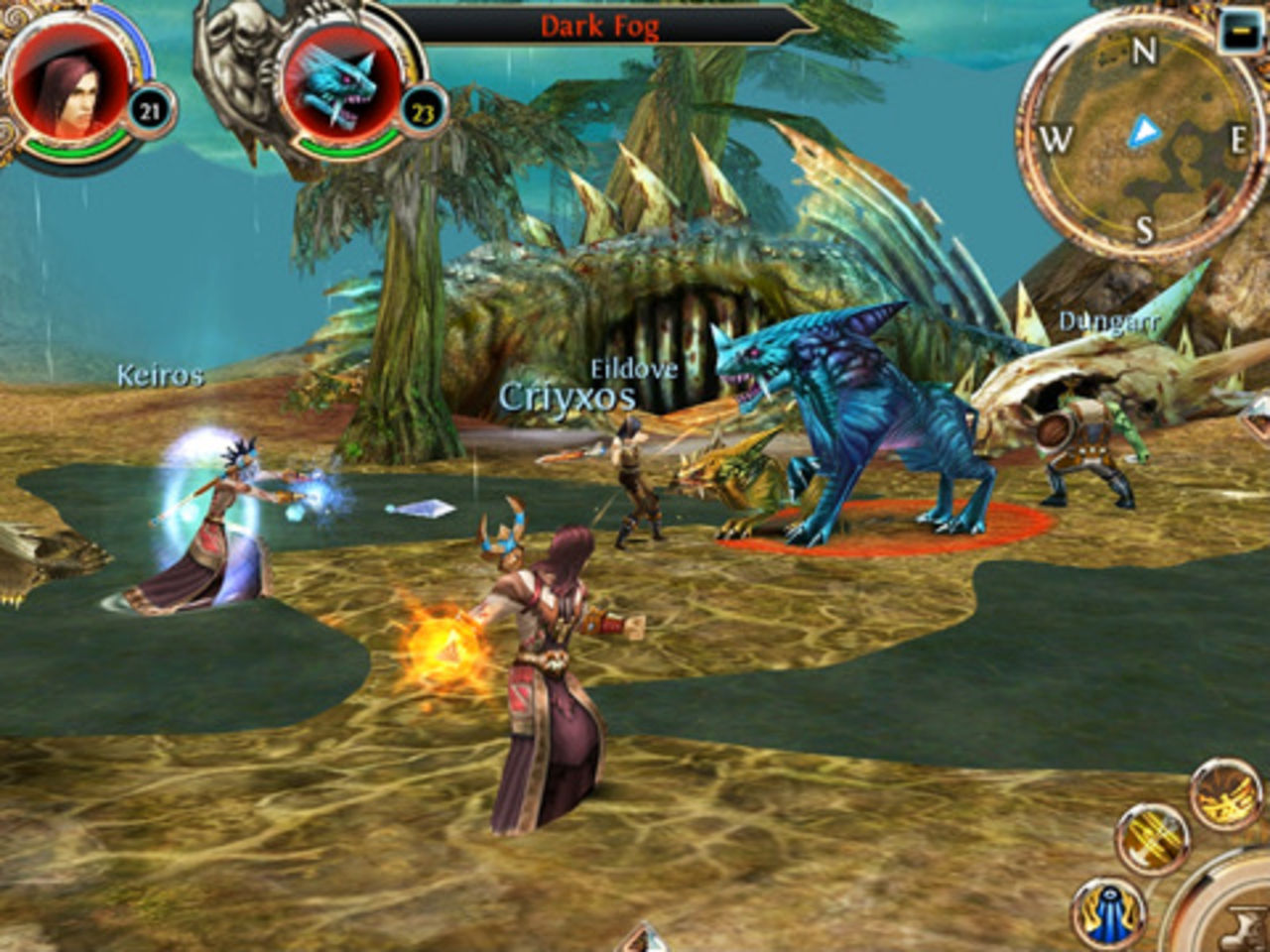Target Dungarr by clicking his name

coord(1108,321)
